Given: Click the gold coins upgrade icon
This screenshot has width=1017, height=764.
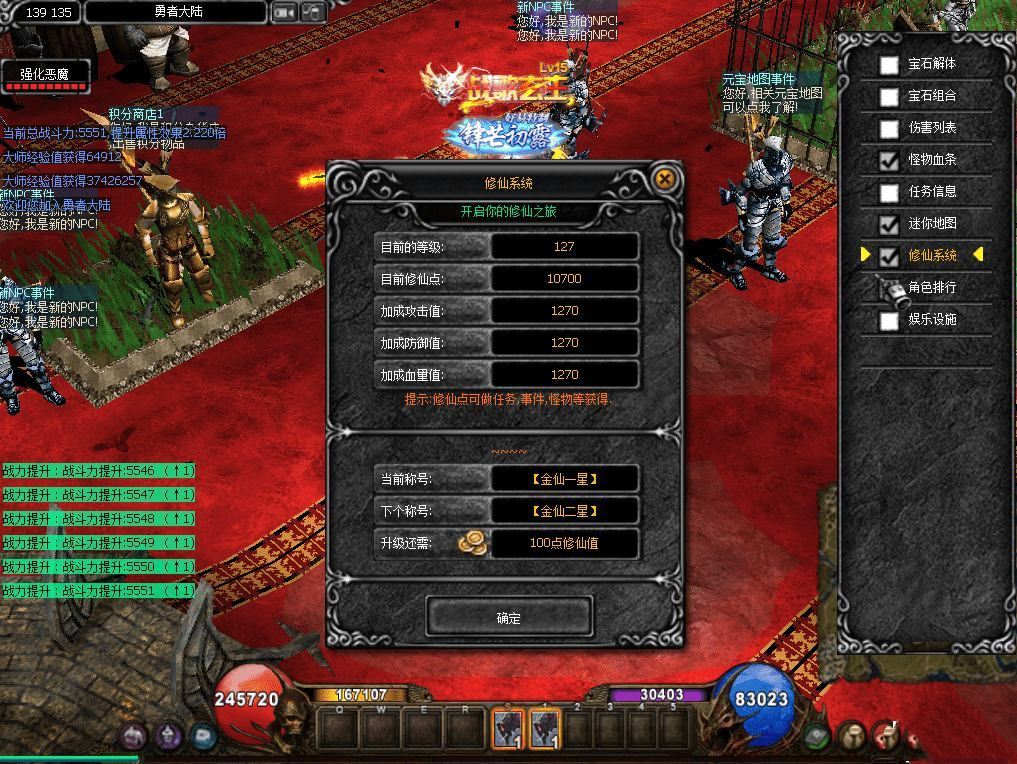Looking at the screenshot, I should click(473, 543).
